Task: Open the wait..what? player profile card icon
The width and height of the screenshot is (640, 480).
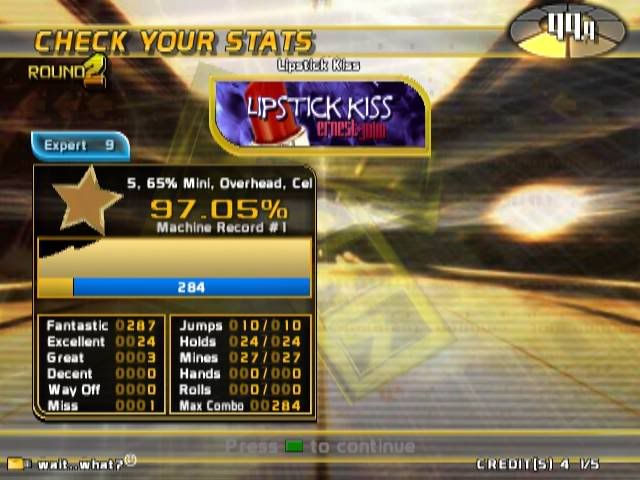Action: point(17,464)
